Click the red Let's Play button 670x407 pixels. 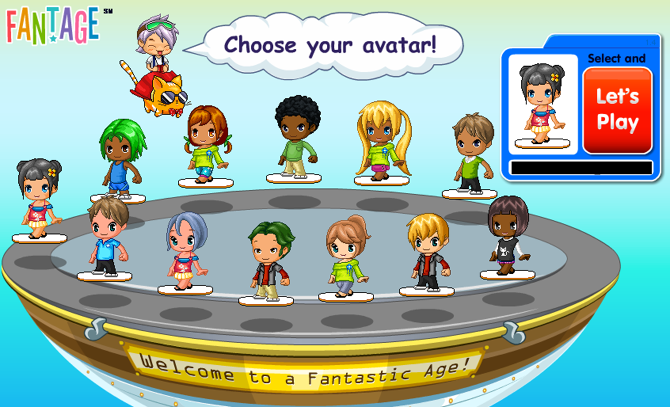617,110
